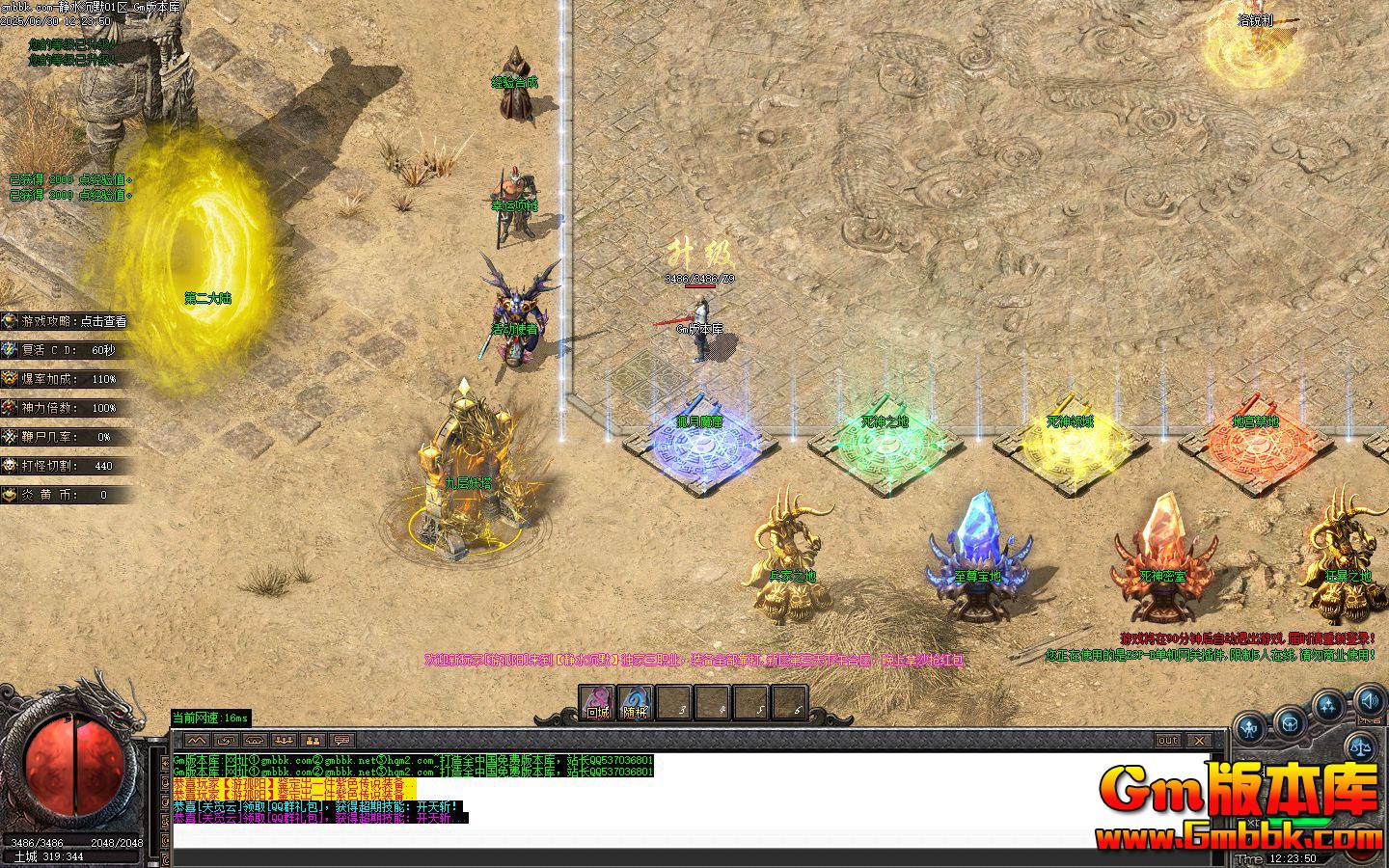Toggle the group chat three-figures icon
1389x868 pixels.
(x=283, y=741)
